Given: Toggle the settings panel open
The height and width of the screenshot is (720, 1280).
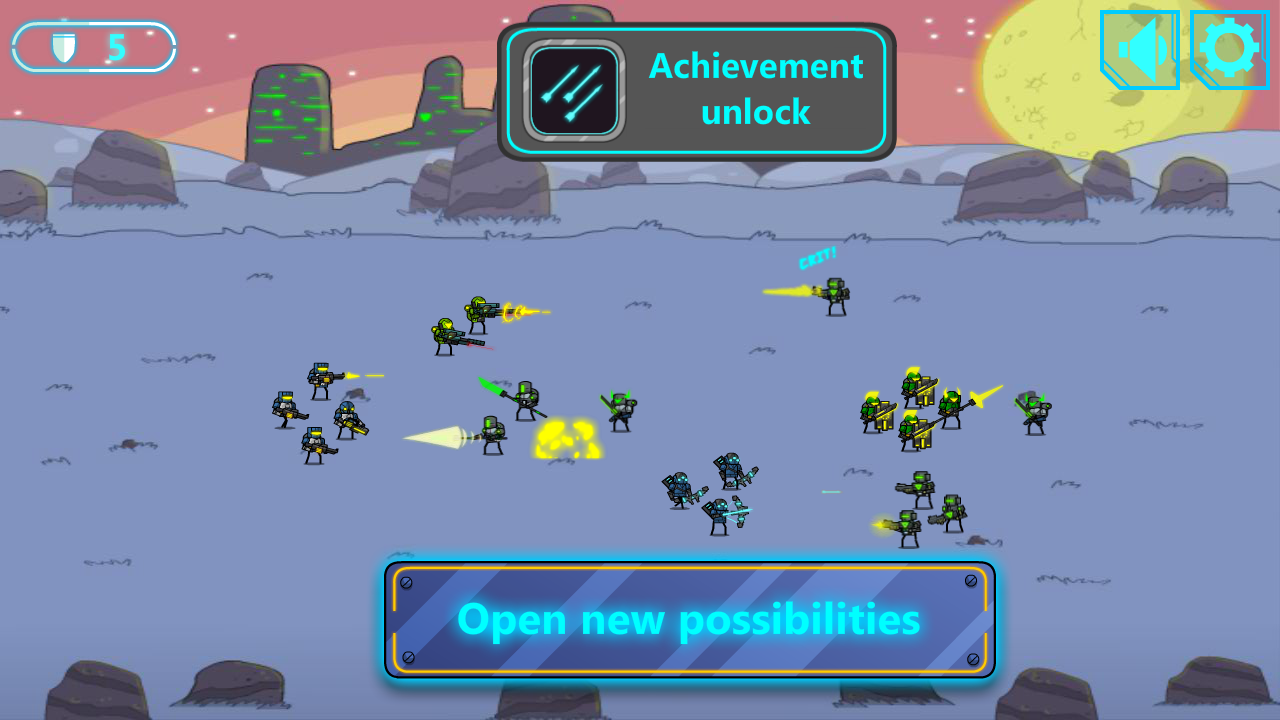Looking at the screenshot, I should (x=1229, y=48).
